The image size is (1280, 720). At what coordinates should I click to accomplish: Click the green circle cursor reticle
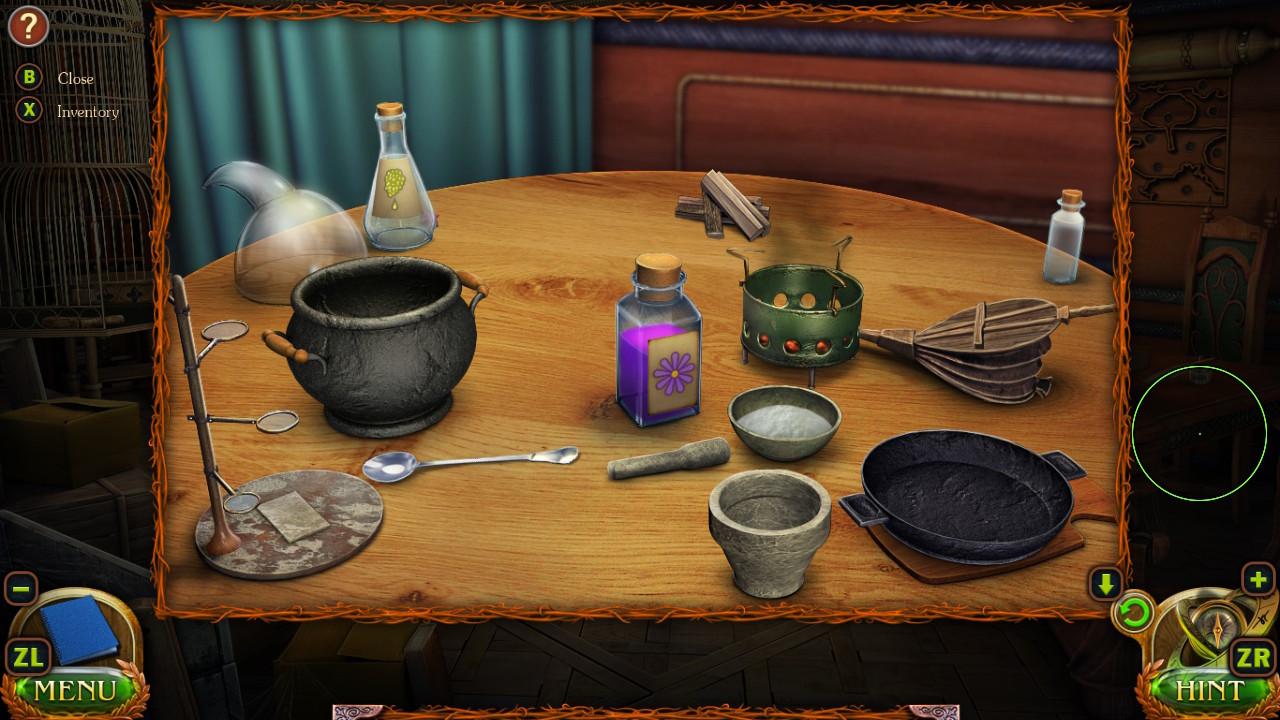(1200, 432)
